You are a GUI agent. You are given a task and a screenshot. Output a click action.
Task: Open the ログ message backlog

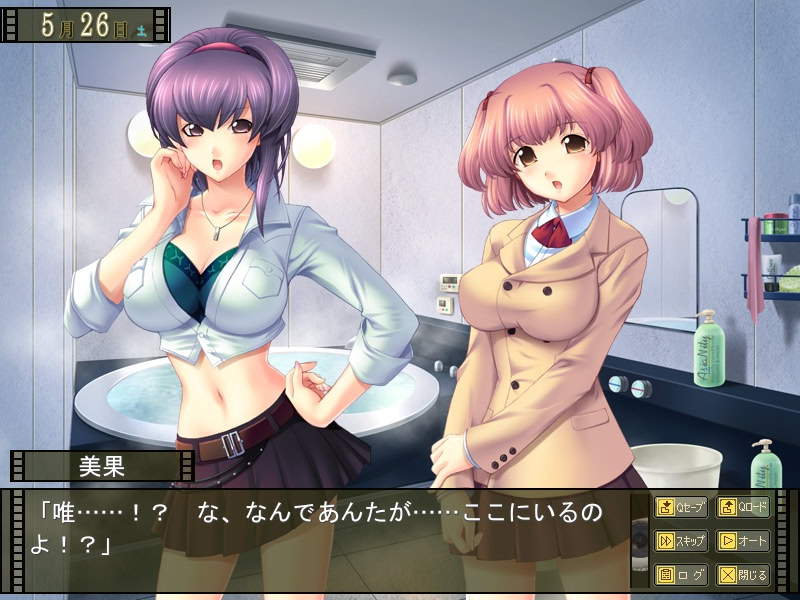(681, 575)
